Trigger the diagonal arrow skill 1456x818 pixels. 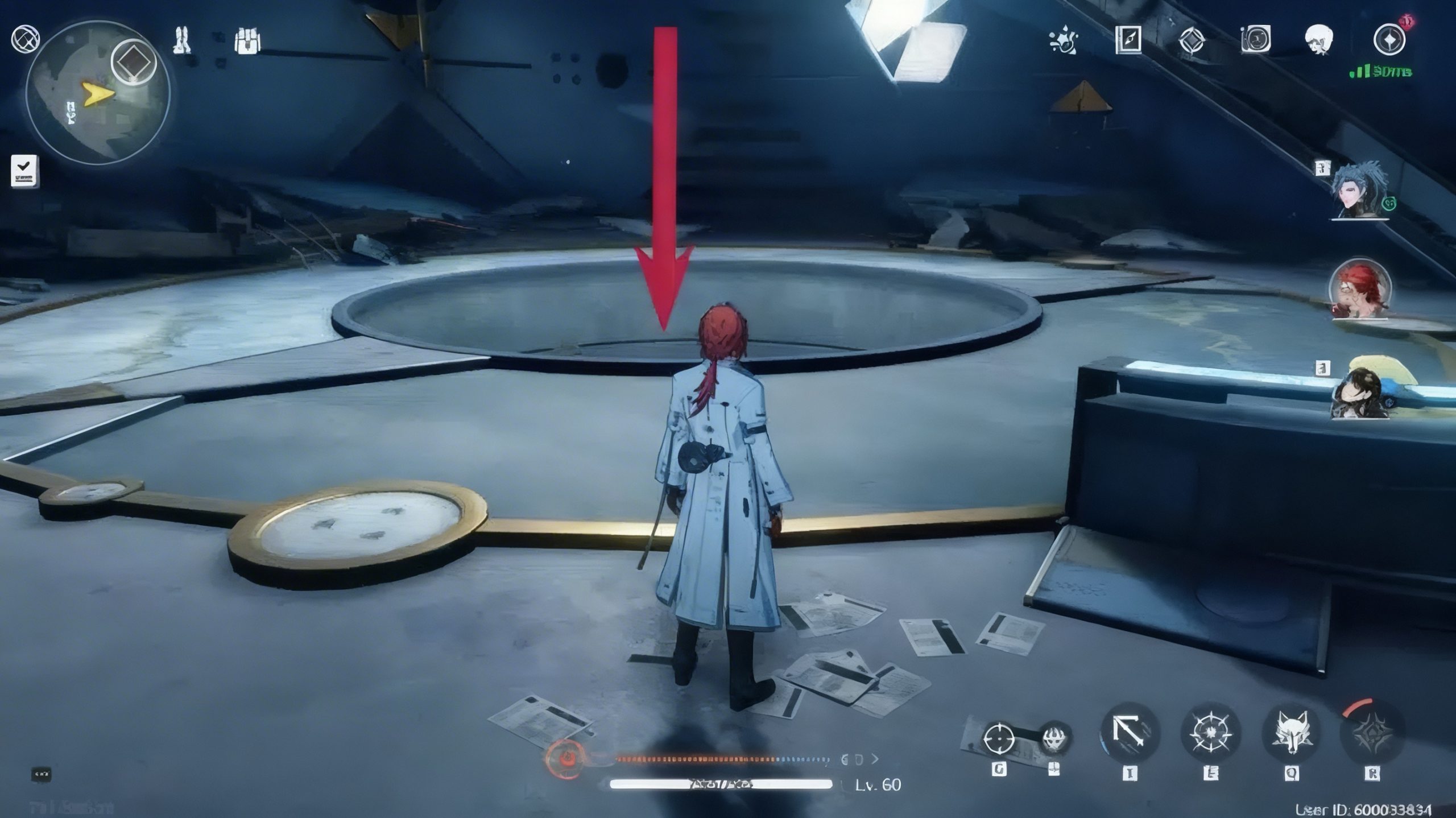point(1130,733)
